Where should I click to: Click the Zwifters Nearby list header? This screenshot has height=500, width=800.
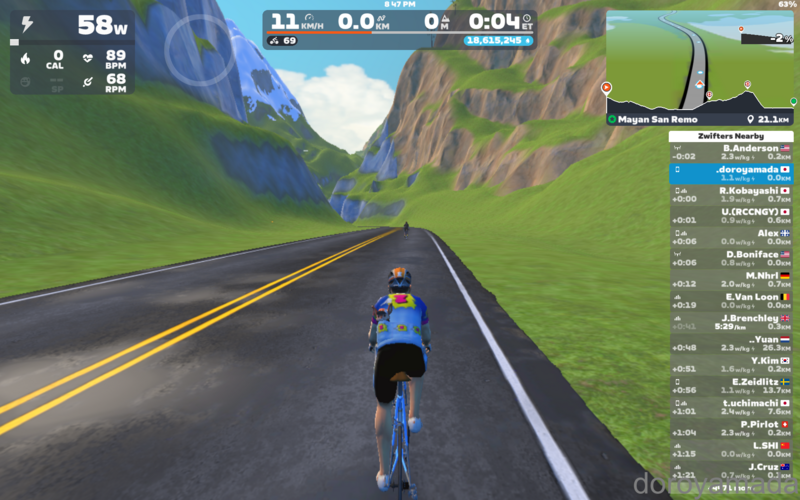tap(731, 135)
